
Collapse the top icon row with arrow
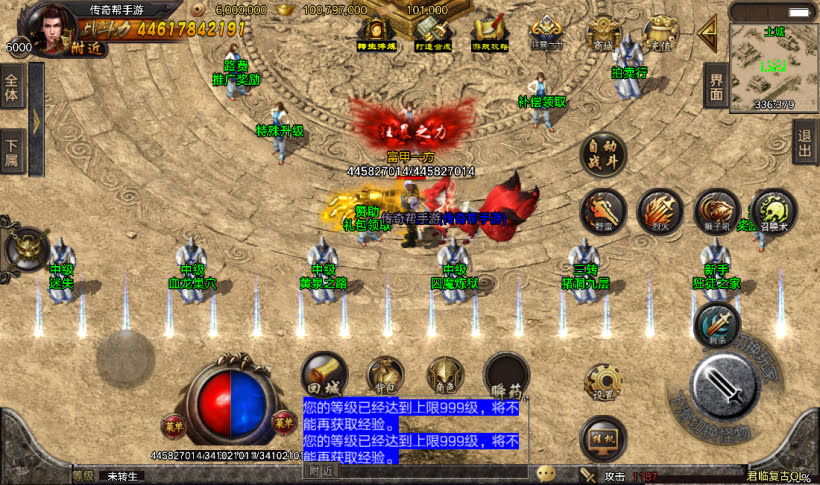pyautogui.click(x=709, y=32)
